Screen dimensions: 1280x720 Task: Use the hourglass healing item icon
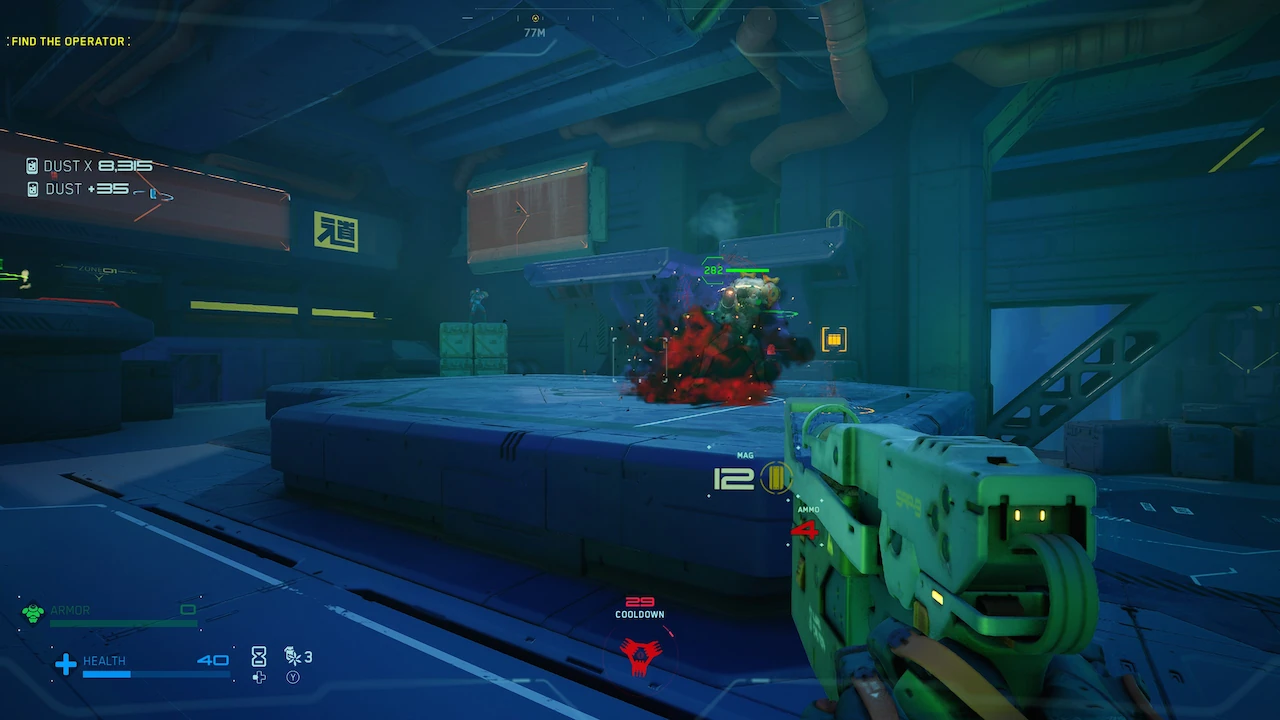[259, 656]
